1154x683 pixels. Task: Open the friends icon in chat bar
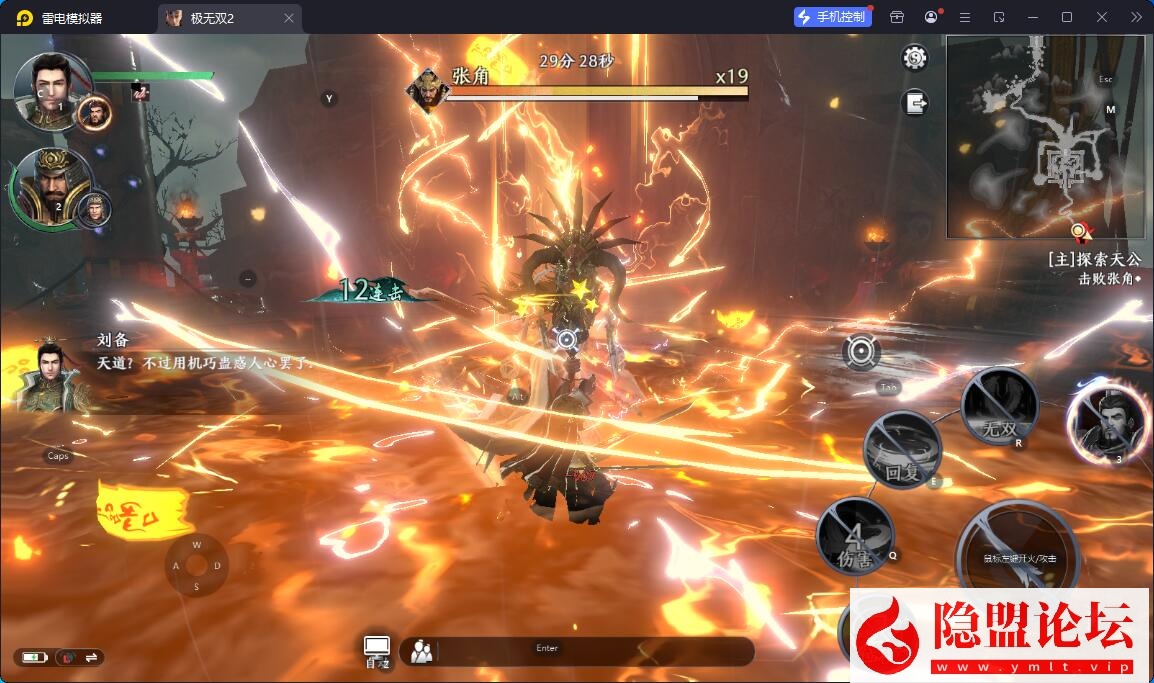422,652
